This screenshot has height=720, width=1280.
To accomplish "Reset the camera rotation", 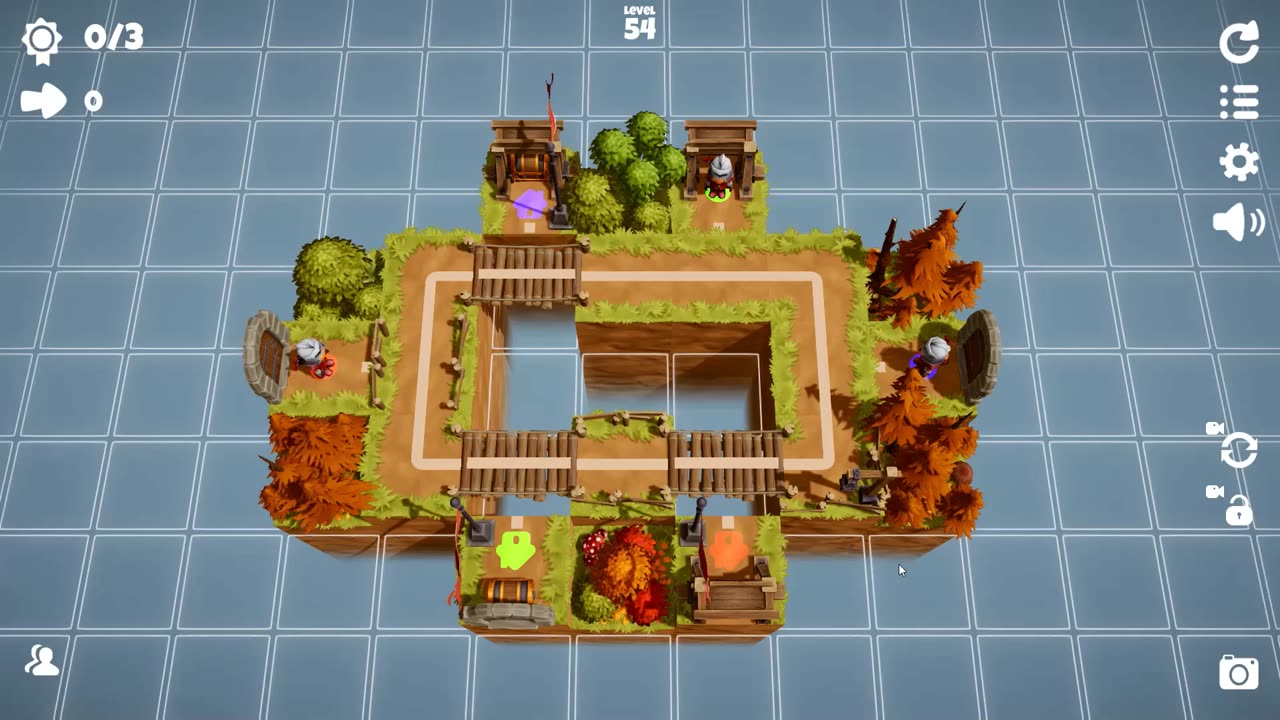I will click(1237, 449).
